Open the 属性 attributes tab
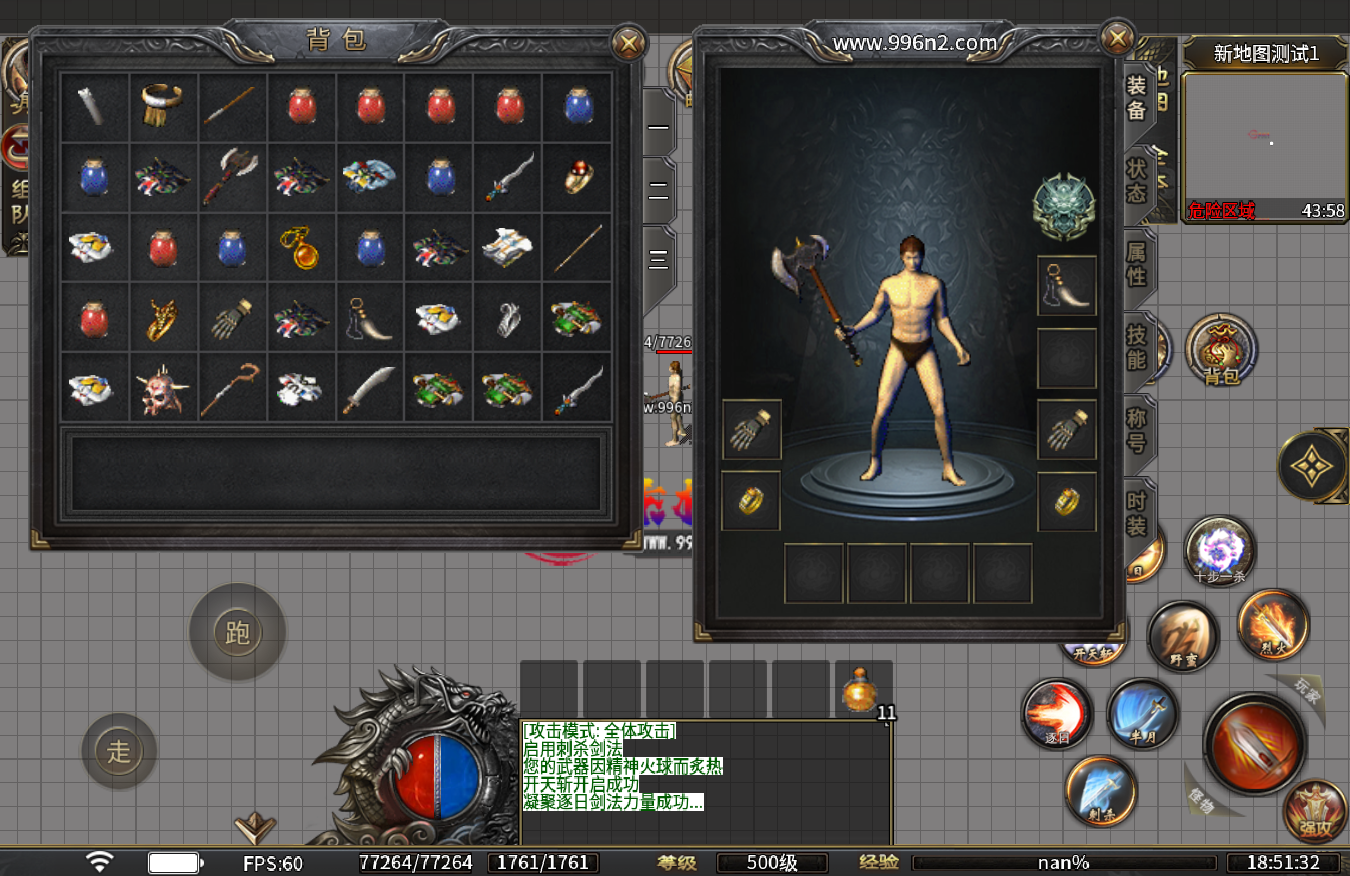Image resolution: width=1350 pixels, height=876 pixels. 1137,264
